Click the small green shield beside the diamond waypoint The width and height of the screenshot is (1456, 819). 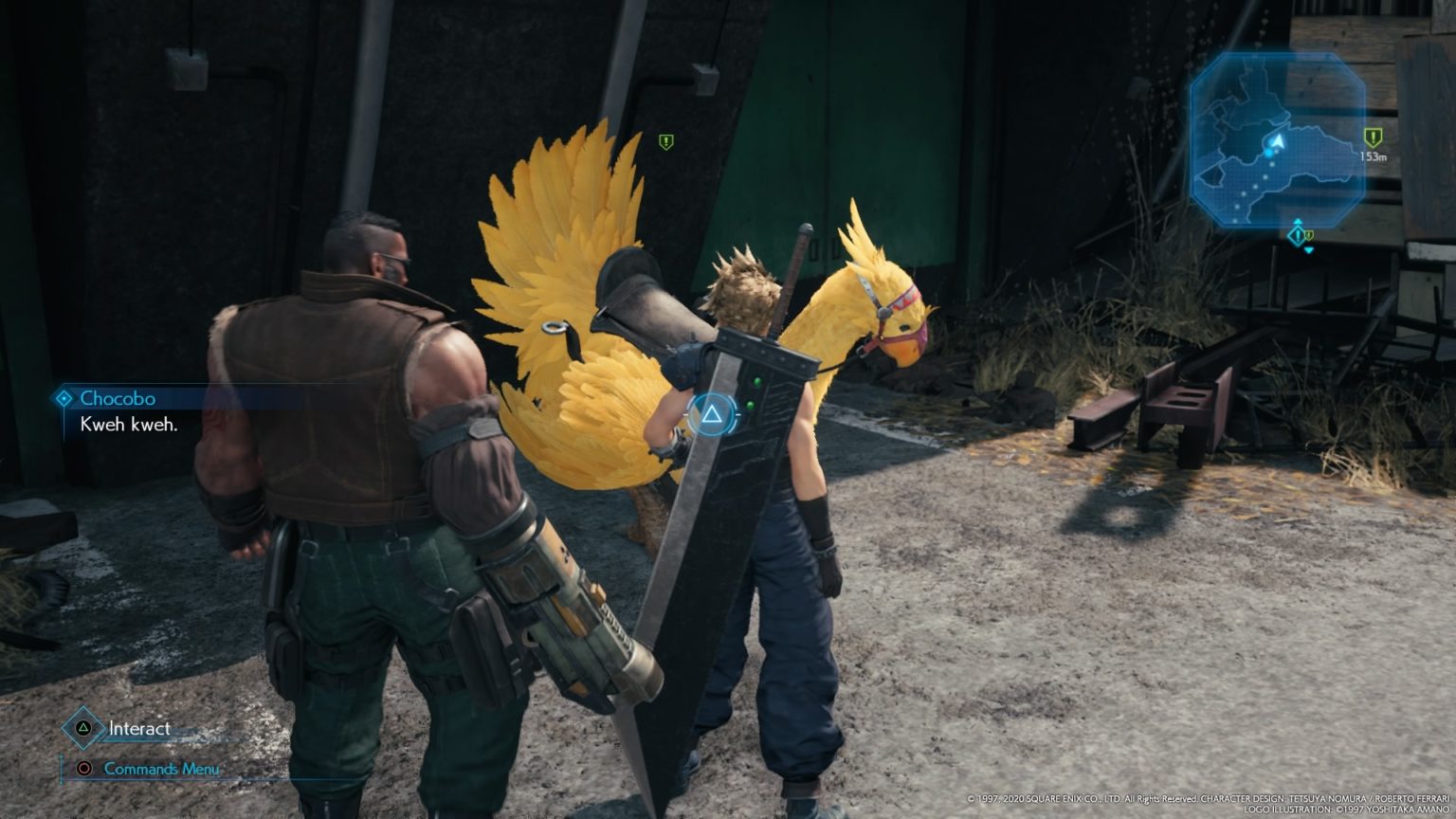point(1310,235)
